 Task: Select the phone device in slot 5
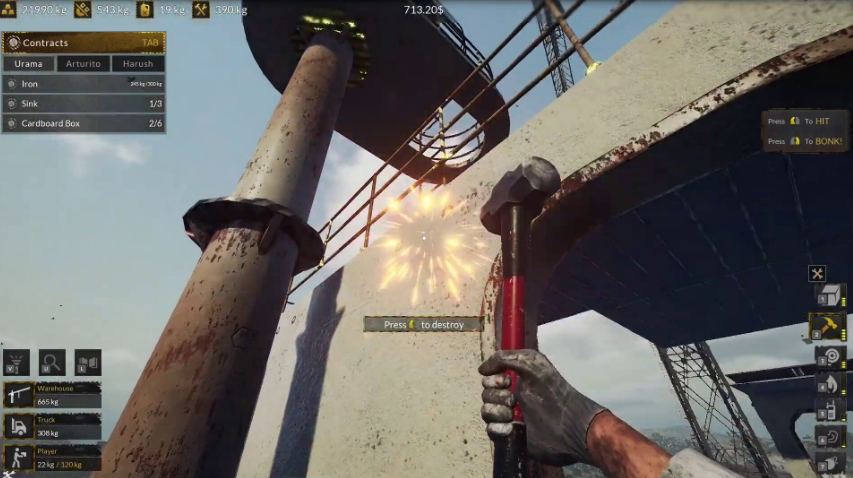click(831, 410)
